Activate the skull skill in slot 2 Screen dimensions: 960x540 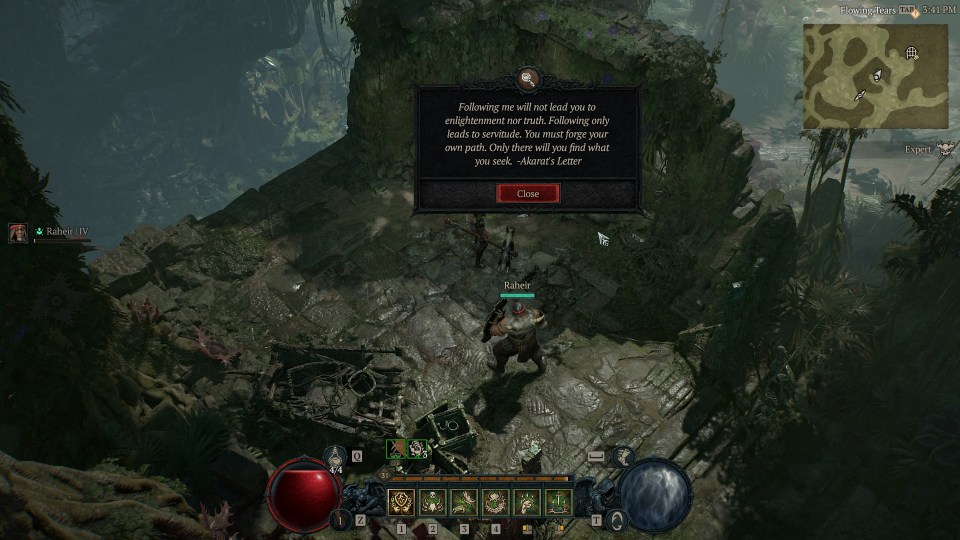pyautogui.click(x=433, y=501)
